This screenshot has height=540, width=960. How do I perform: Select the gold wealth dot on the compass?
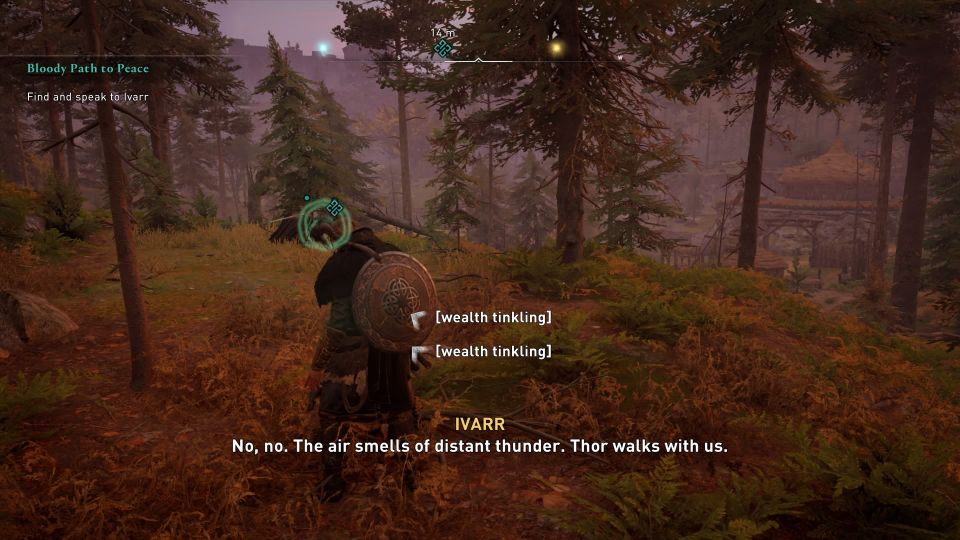(556, 47)
